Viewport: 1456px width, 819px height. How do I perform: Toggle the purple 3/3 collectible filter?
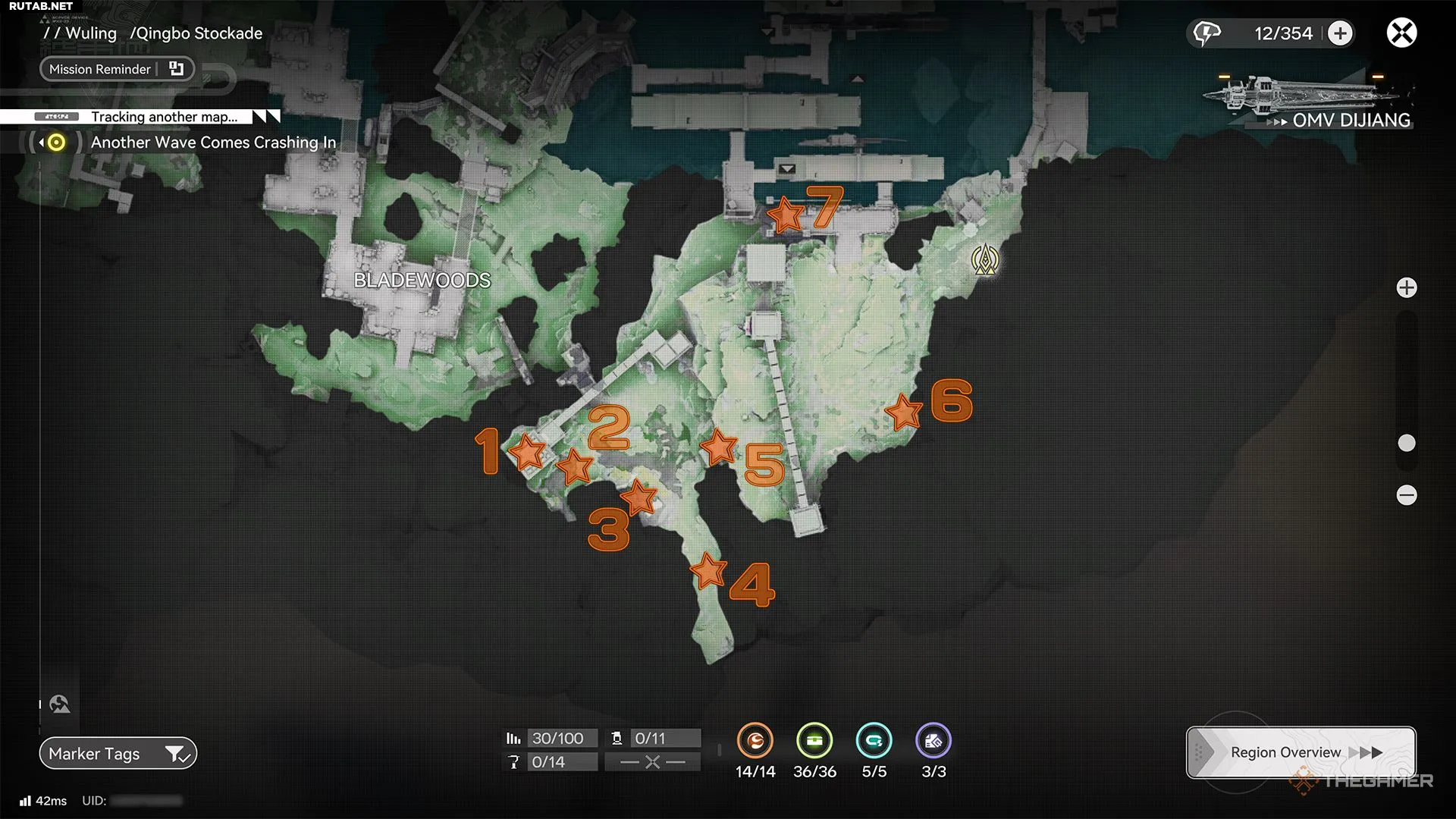(x=934, y=741)
